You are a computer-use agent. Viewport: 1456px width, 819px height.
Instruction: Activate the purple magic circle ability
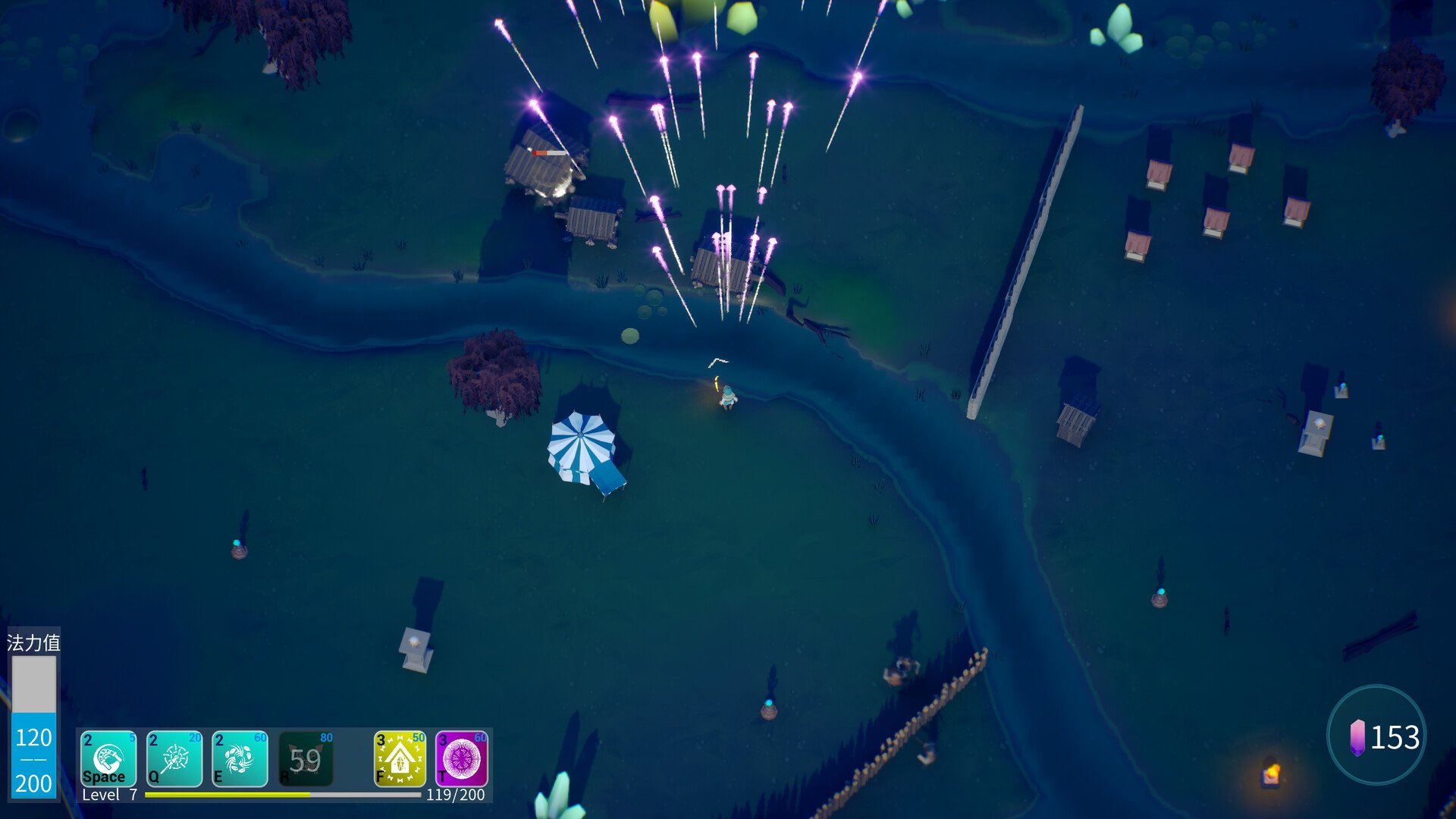[462, 758]
